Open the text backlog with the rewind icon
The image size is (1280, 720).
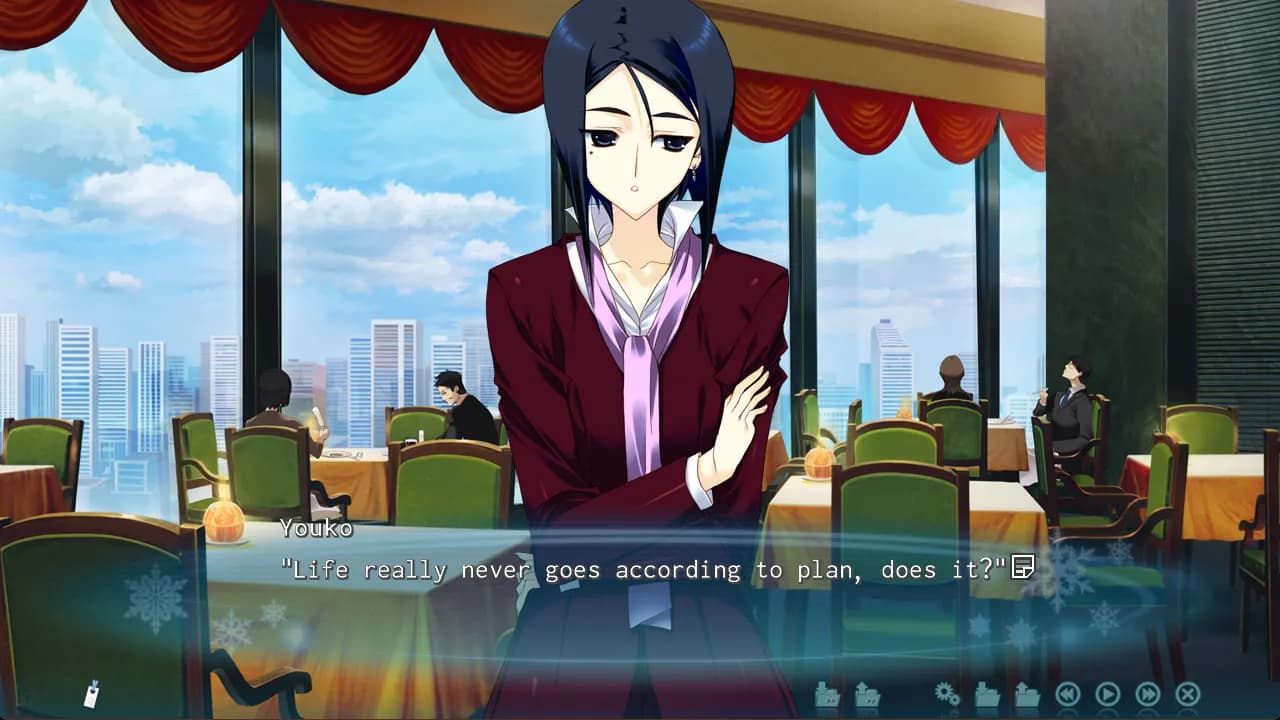click(x=1069, y=694)
